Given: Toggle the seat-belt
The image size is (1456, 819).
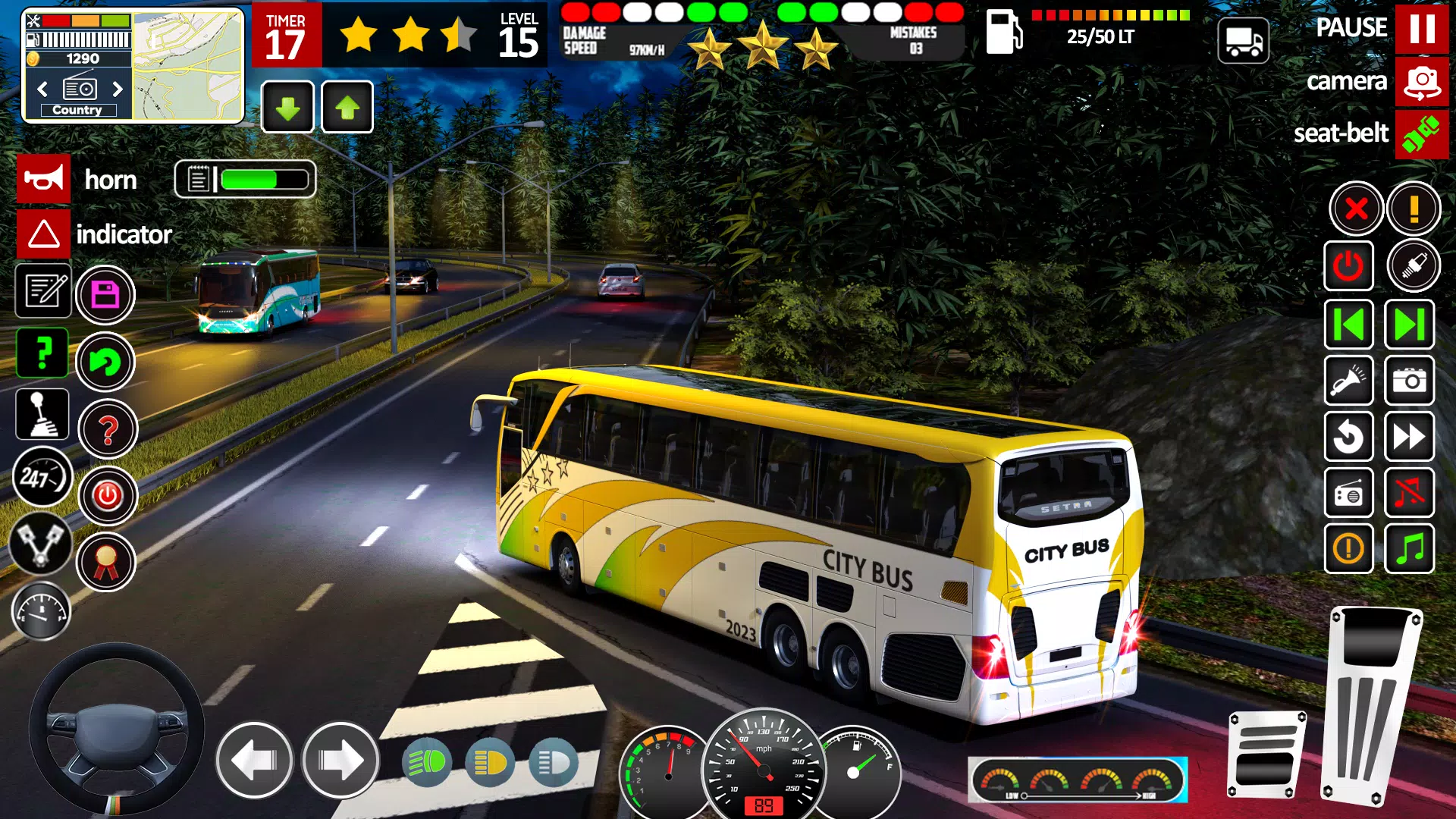Looking at the screenshot, I should 1422,134.
